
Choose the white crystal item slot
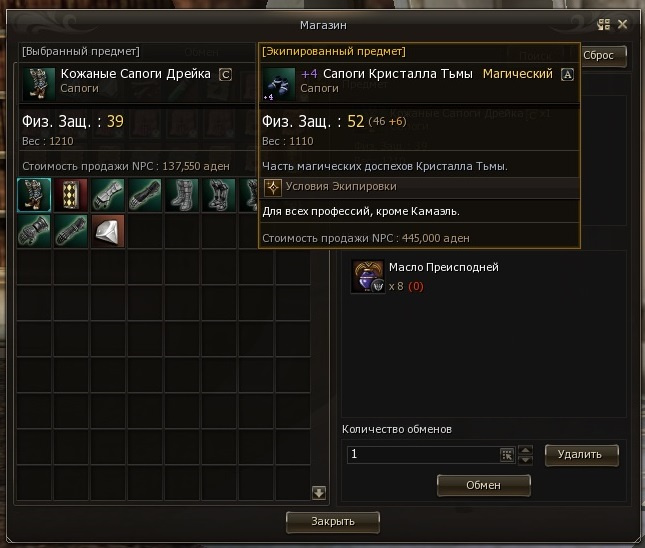pyautogui.click(x=107, y=231)
